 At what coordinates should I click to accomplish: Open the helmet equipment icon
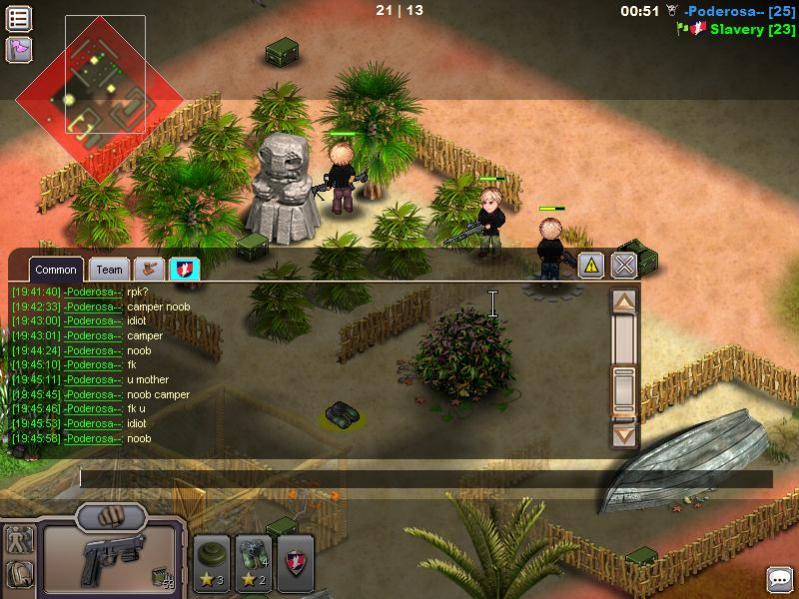pyautogui.click(x=19, y=573)
